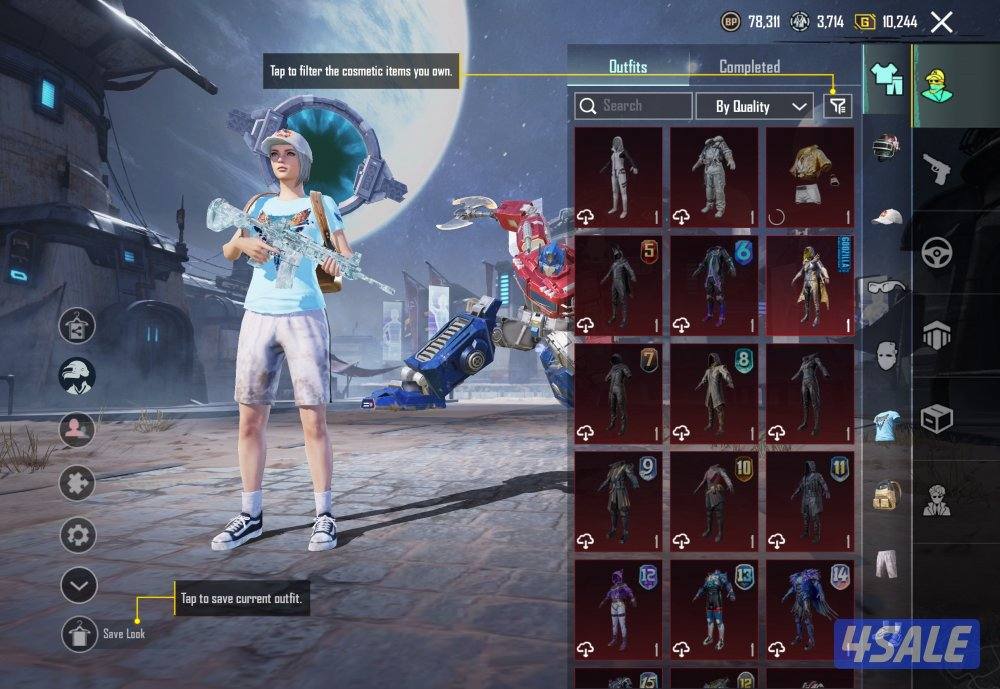The image size is (1000, 689).
Task: Pick the outfit with the number 10 badge
Action: point(714,502)
